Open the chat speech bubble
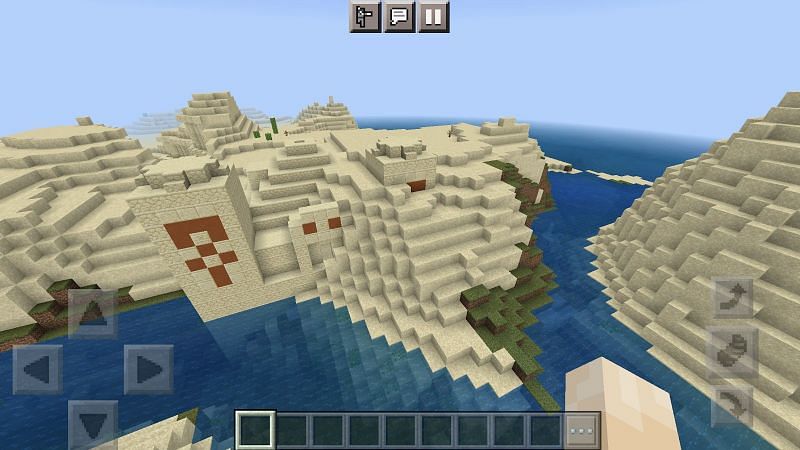The image size is (800, 450). point(399,16)
